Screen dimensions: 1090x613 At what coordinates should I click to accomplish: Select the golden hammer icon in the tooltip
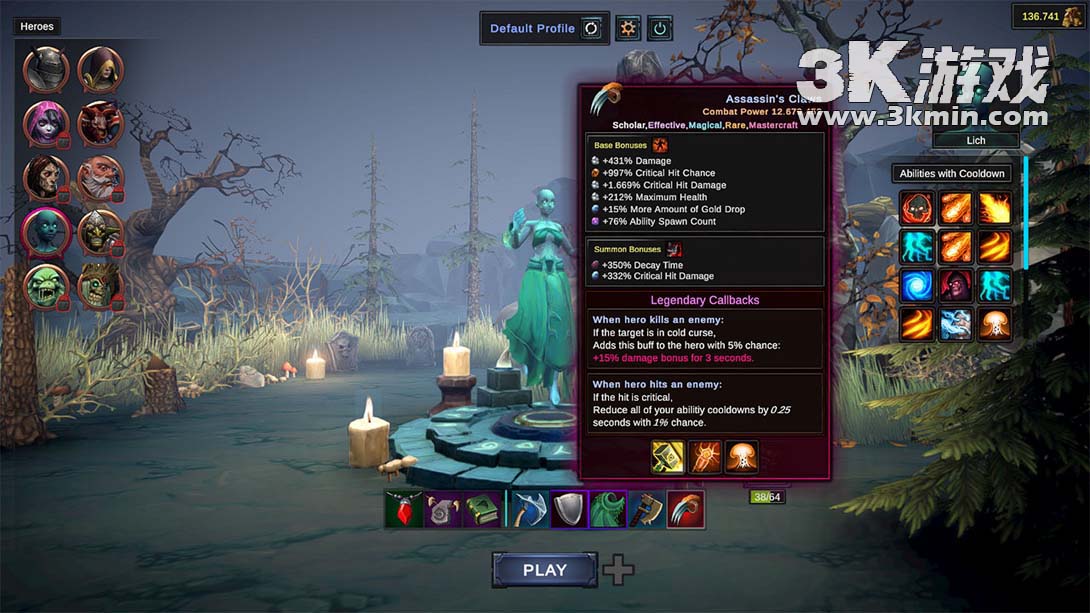pyautogui.click(x=668, y=457)
